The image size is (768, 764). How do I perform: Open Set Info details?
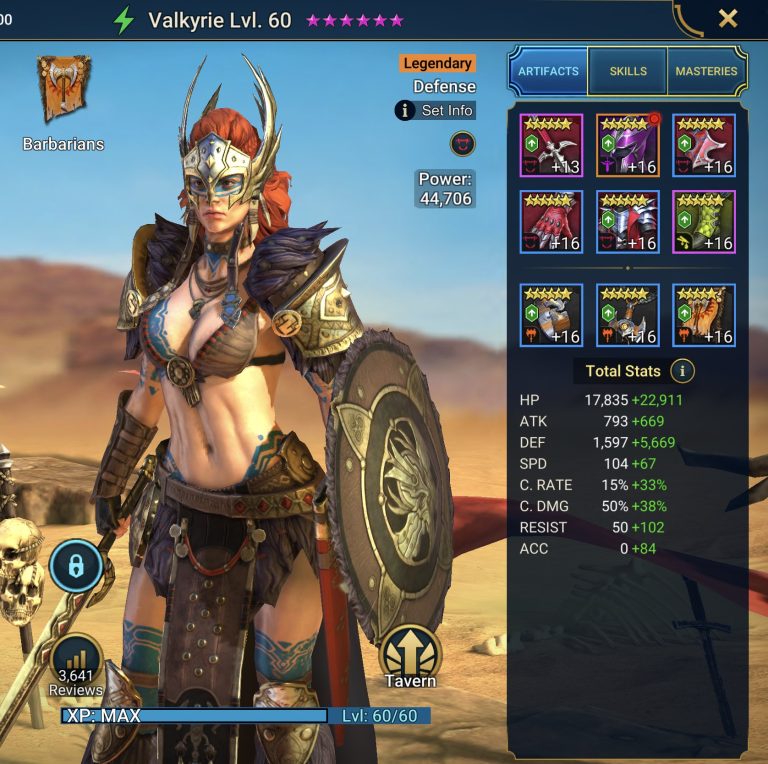[x=435, y=110]
